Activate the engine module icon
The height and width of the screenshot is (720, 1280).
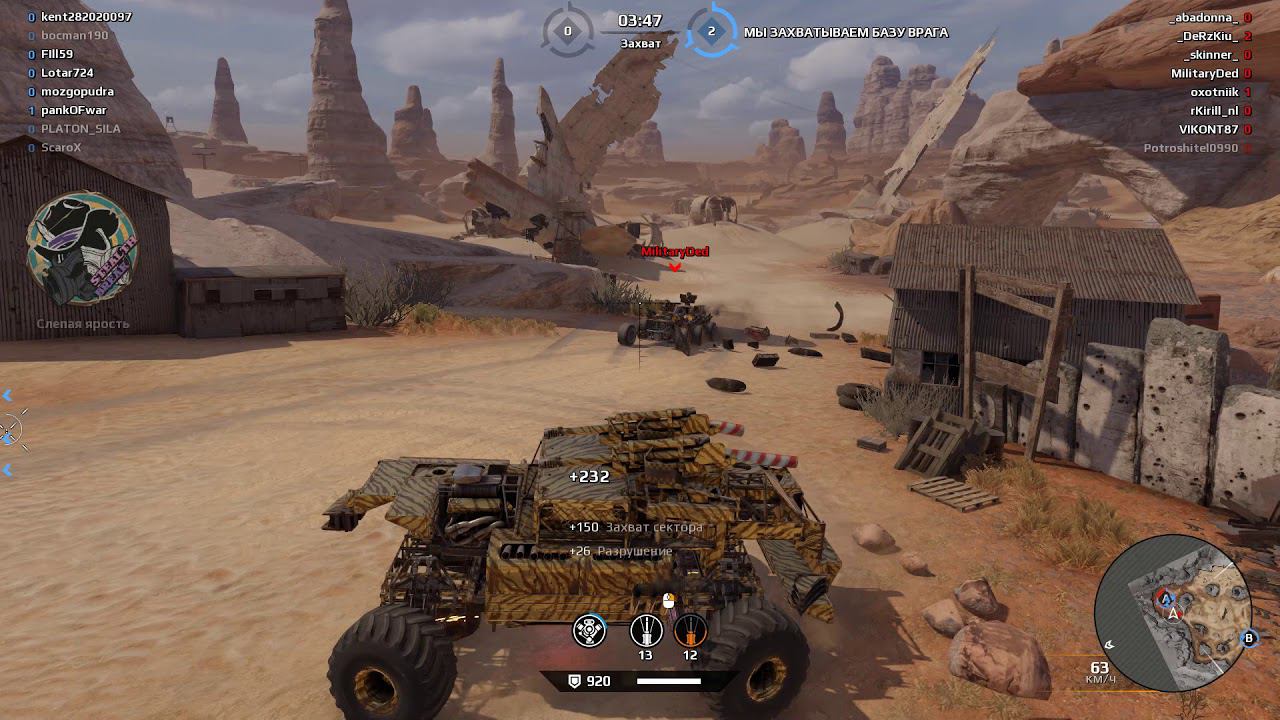point(590,631)
